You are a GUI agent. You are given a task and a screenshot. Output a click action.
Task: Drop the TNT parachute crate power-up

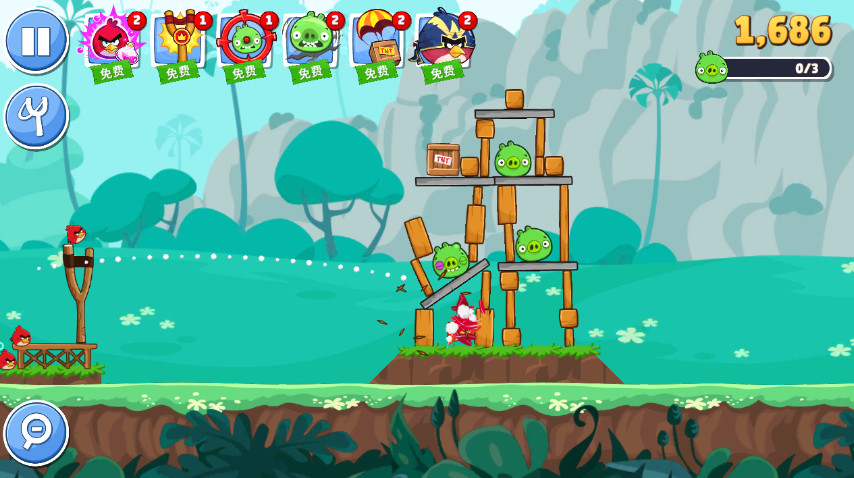pyautogui.click(x=377, y=44)
